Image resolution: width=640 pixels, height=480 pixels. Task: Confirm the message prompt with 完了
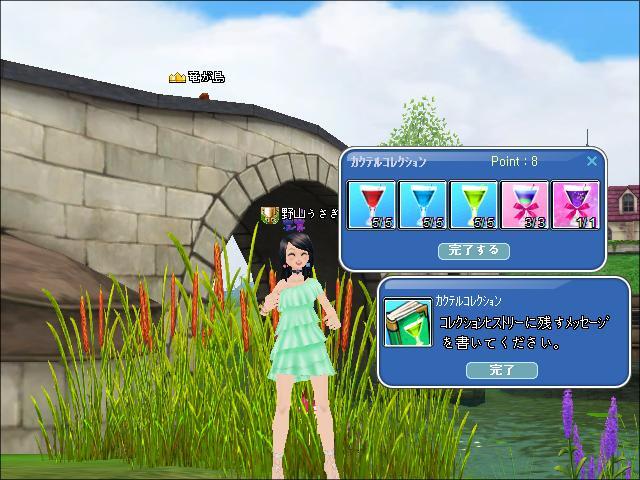click(501, 370)
